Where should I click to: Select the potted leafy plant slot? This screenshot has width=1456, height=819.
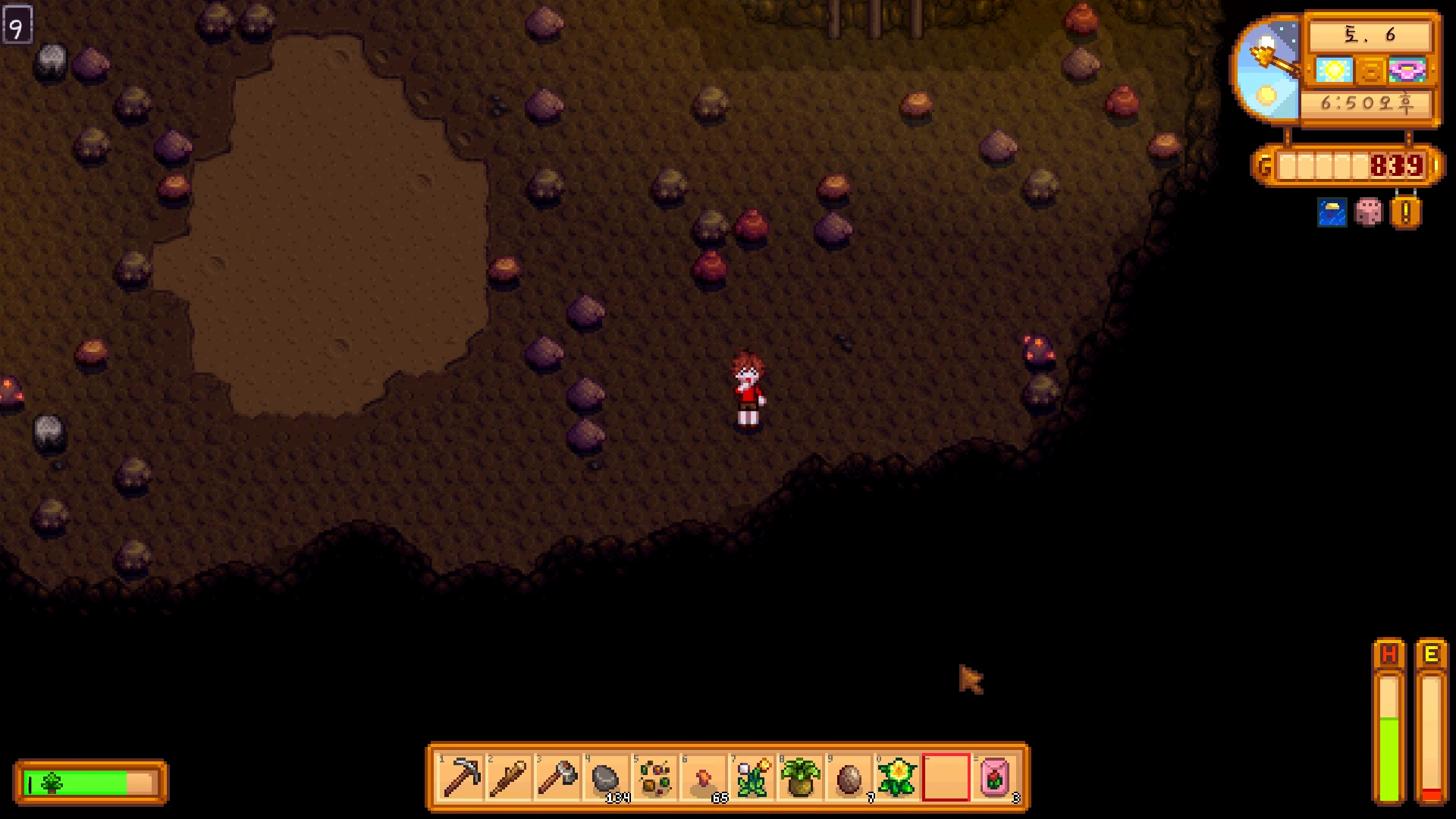click(x=800, y=777)
